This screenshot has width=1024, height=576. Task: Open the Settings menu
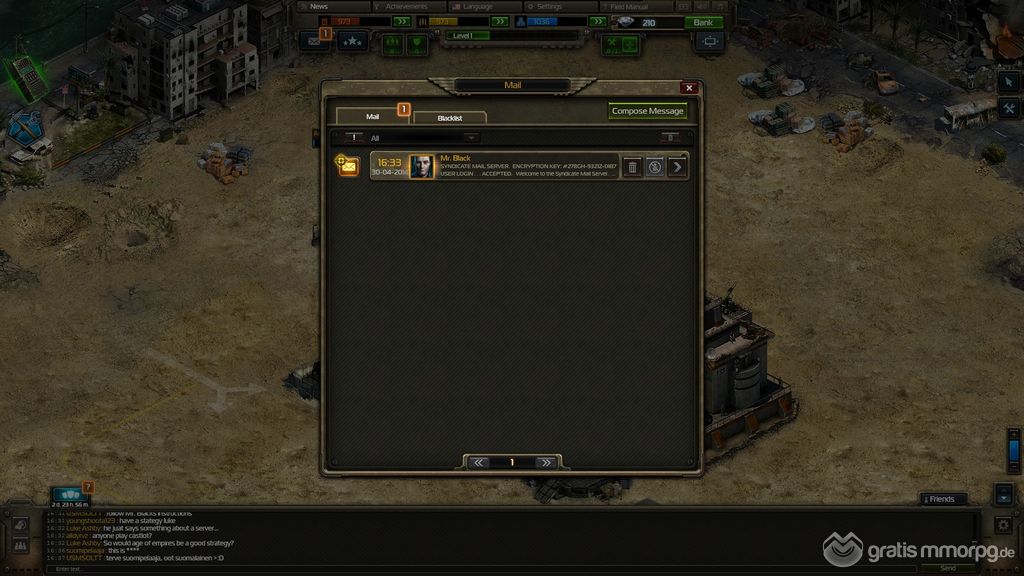pos(549,6)
